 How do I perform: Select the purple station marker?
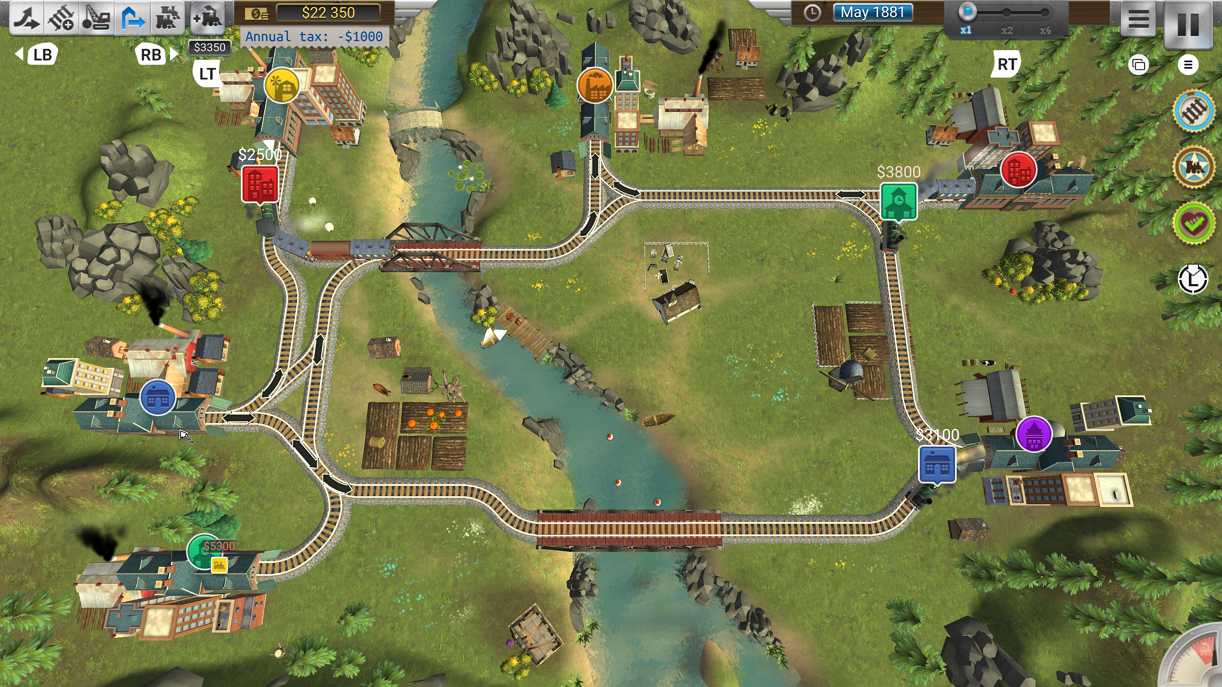click(1033, 434)
